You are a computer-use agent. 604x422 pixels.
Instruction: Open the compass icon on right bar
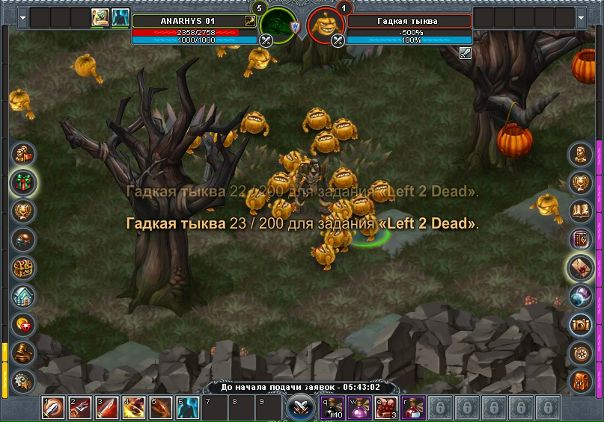(x=581, y=353)
